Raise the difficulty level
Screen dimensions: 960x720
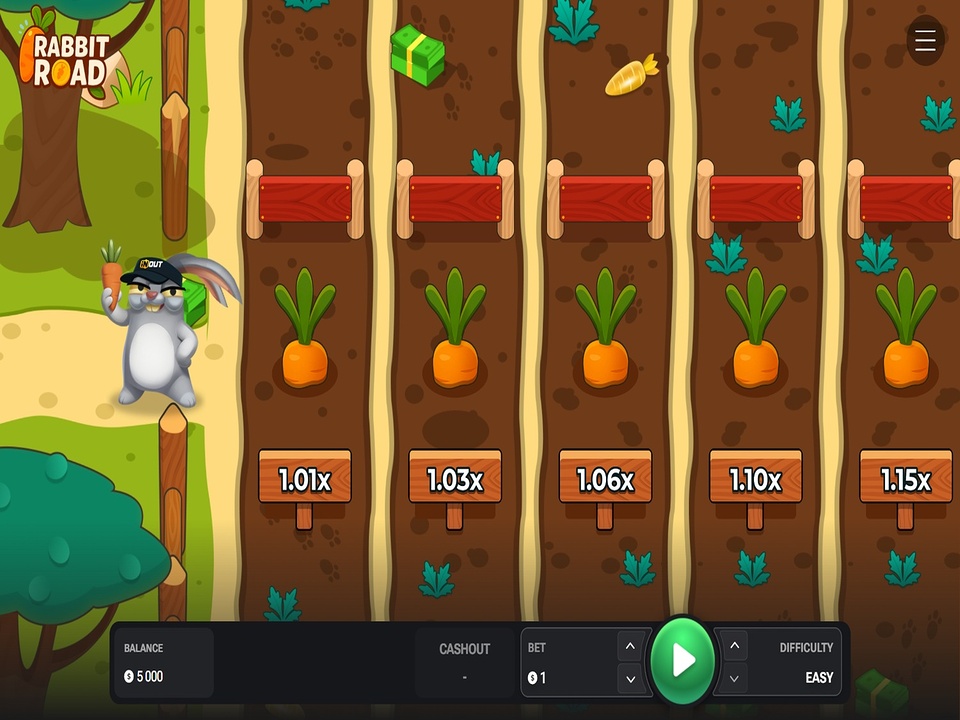pyautogui.click(x=735, y=646)
